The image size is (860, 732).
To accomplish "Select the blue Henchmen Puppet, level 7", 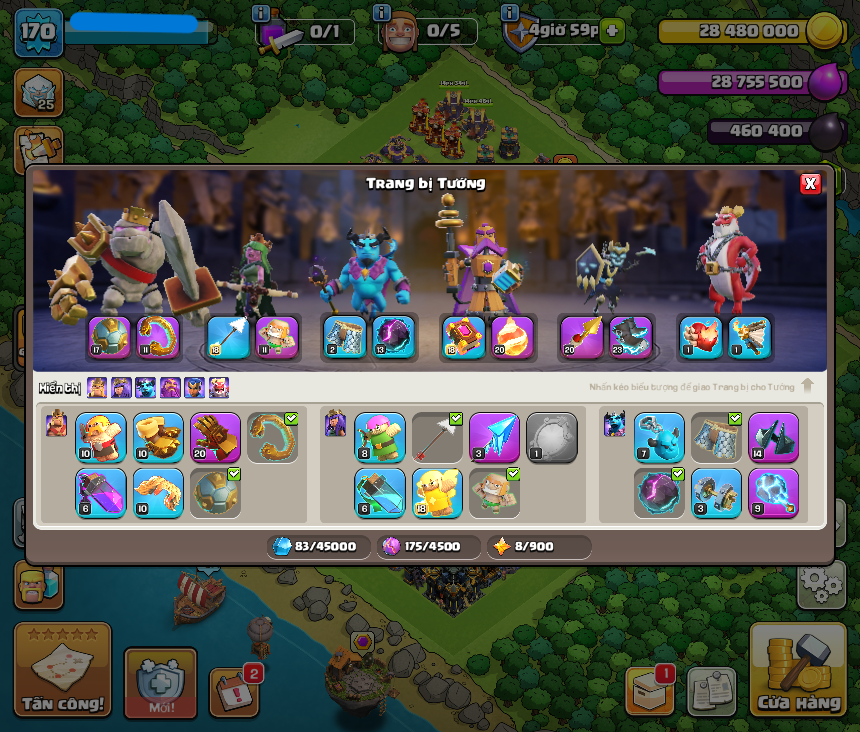I will (x=659, y=438).
